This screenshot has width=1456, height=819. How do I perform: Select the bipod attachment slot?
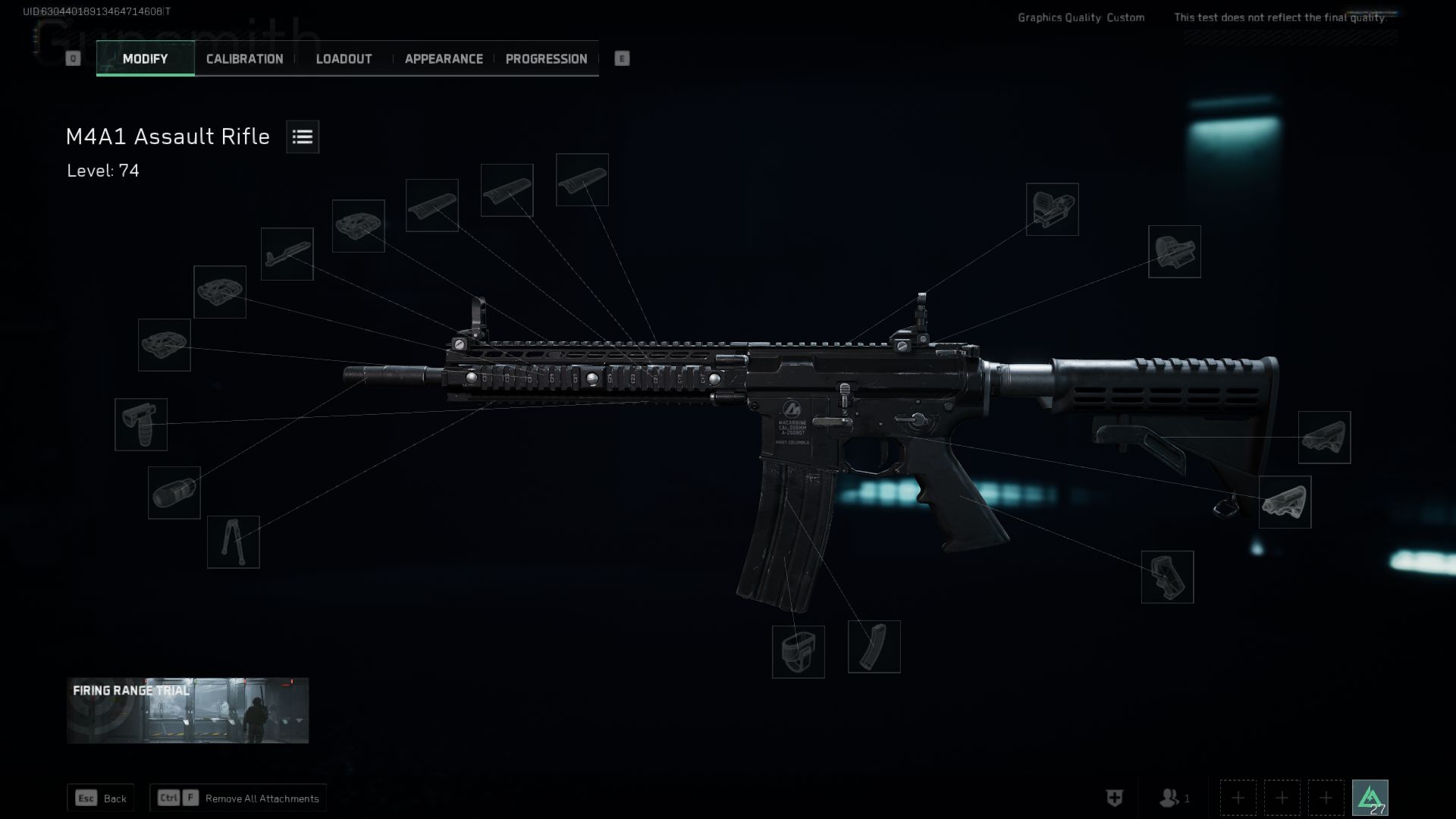click(233, 542)
